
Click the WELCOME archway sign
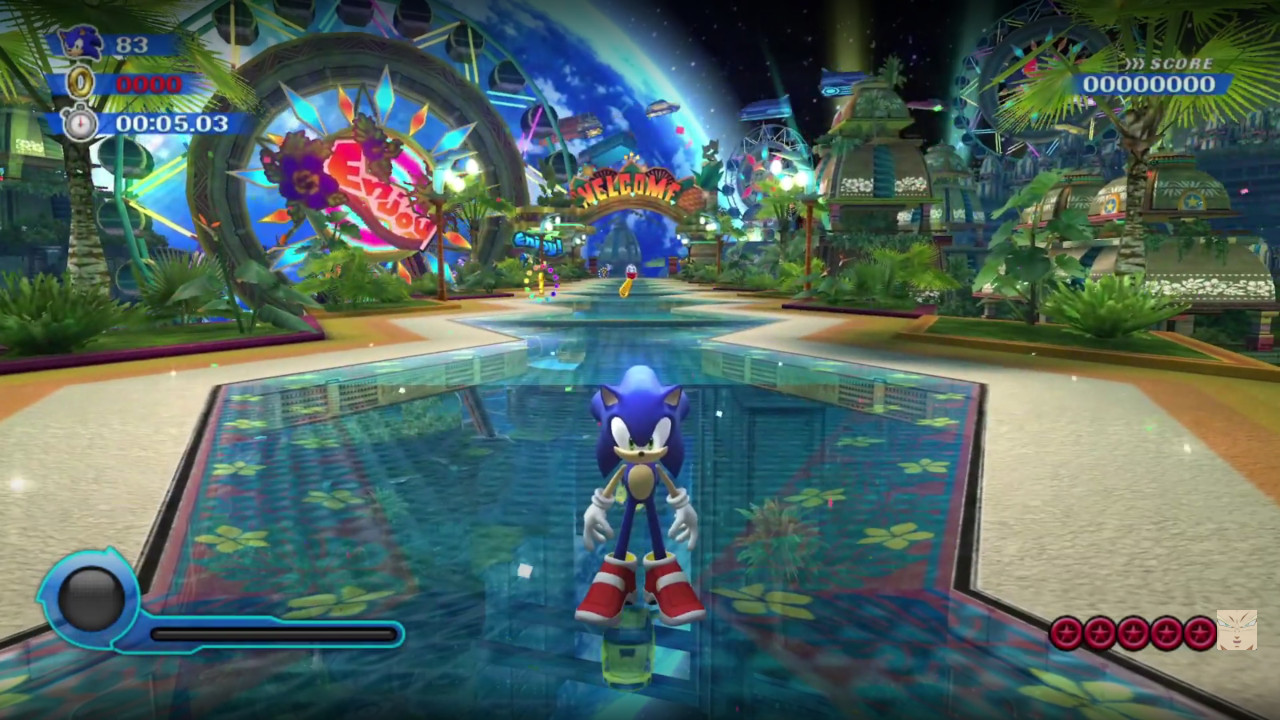[x=627, y=186]
